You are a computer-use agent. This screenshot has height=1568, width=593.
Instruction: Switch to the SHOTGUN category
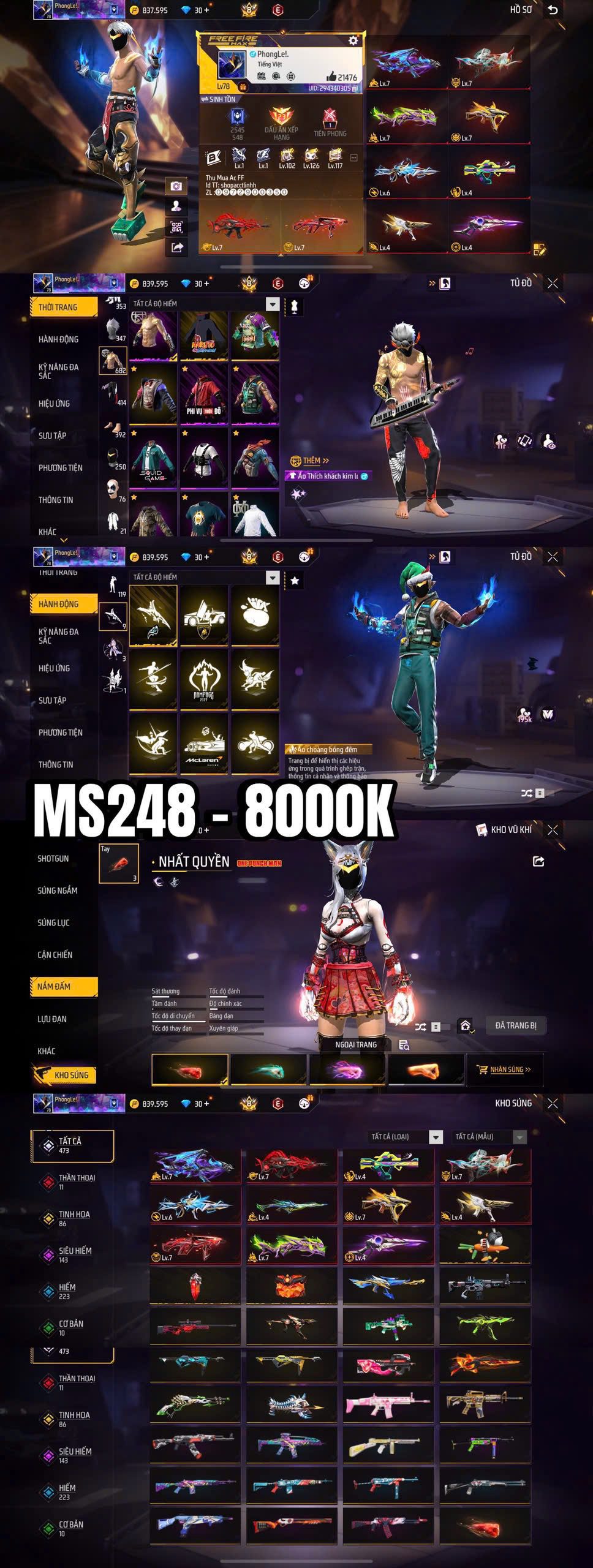(x=53, y=859)
